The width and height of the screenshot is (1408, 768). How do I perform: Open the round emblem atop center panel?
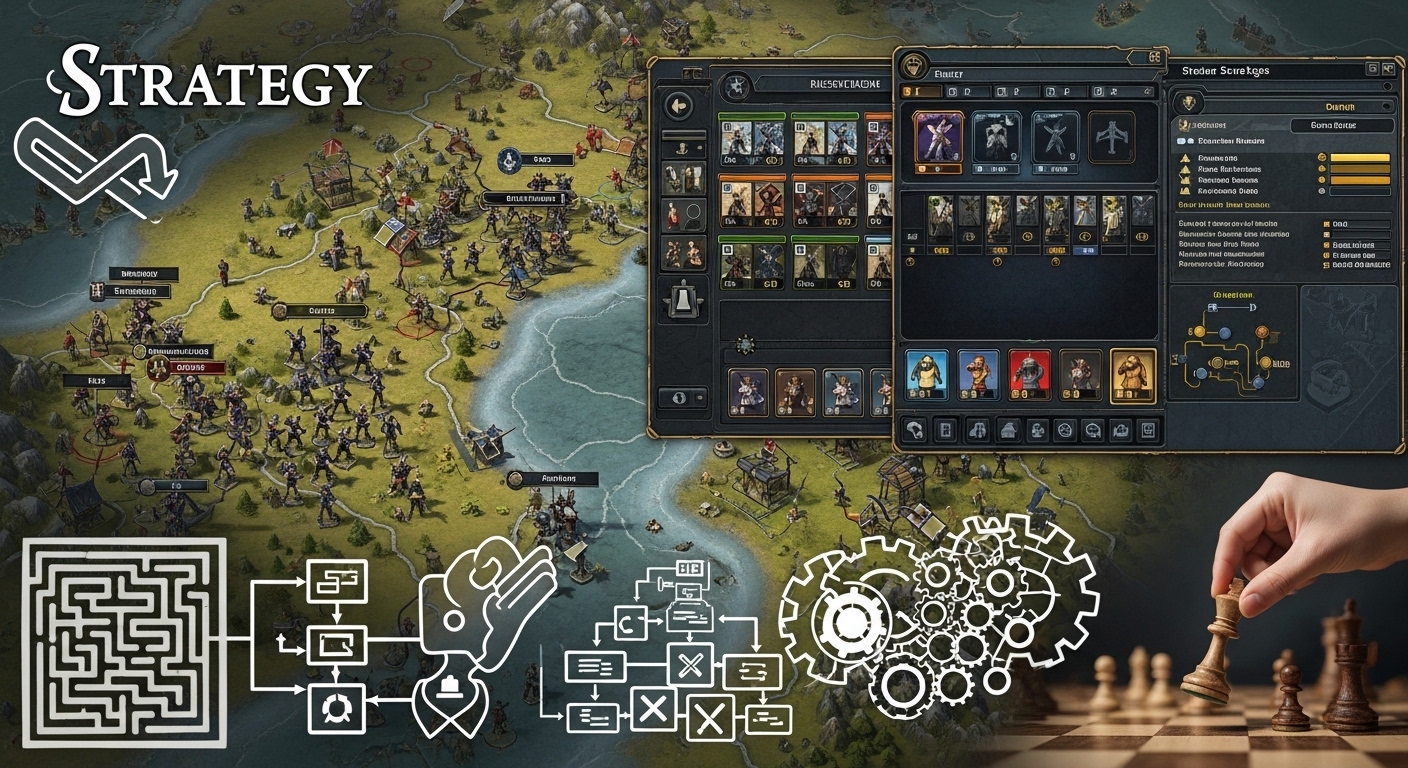point(913,66)
